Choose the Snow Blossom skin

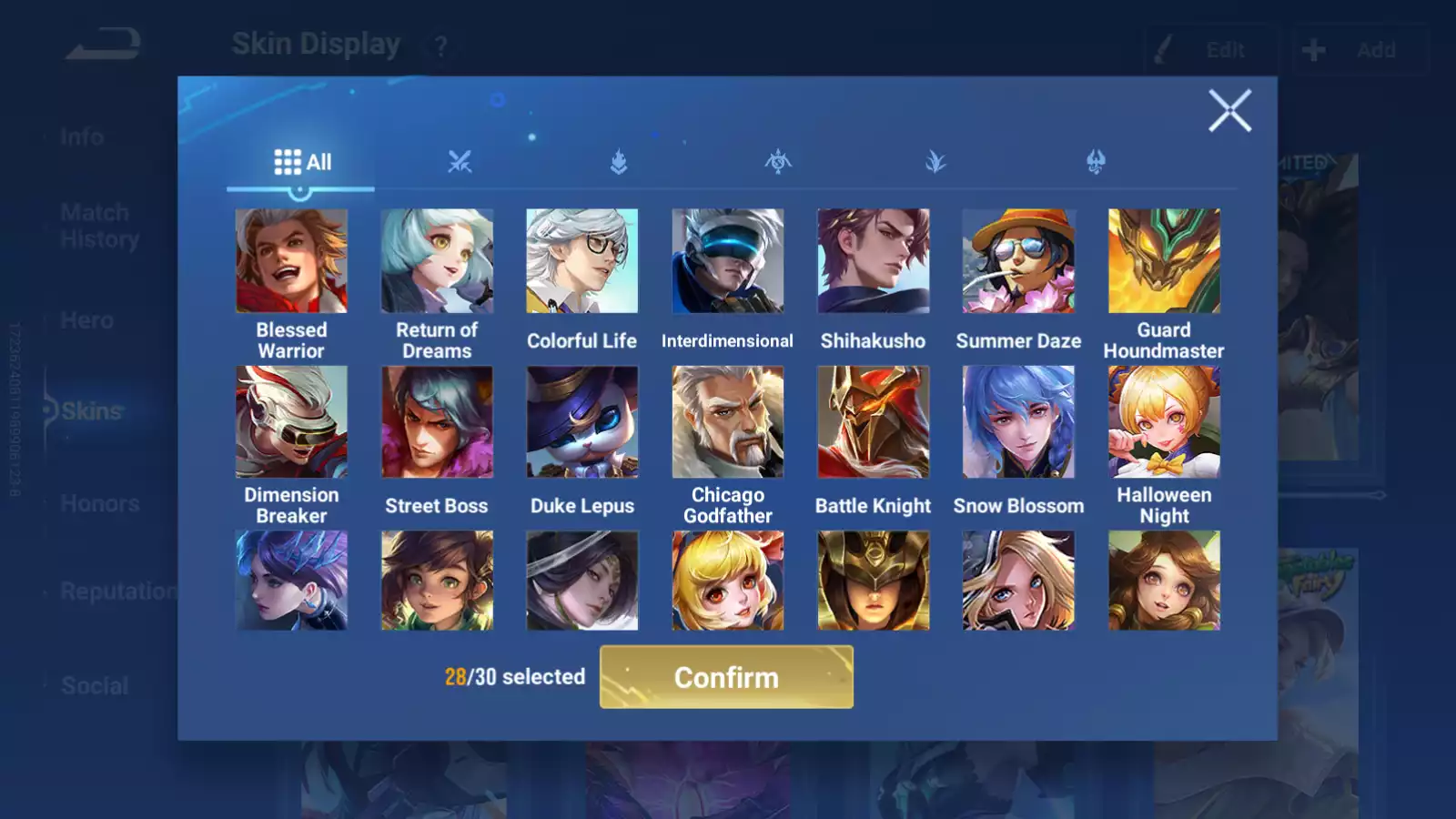coord(1018,422)
